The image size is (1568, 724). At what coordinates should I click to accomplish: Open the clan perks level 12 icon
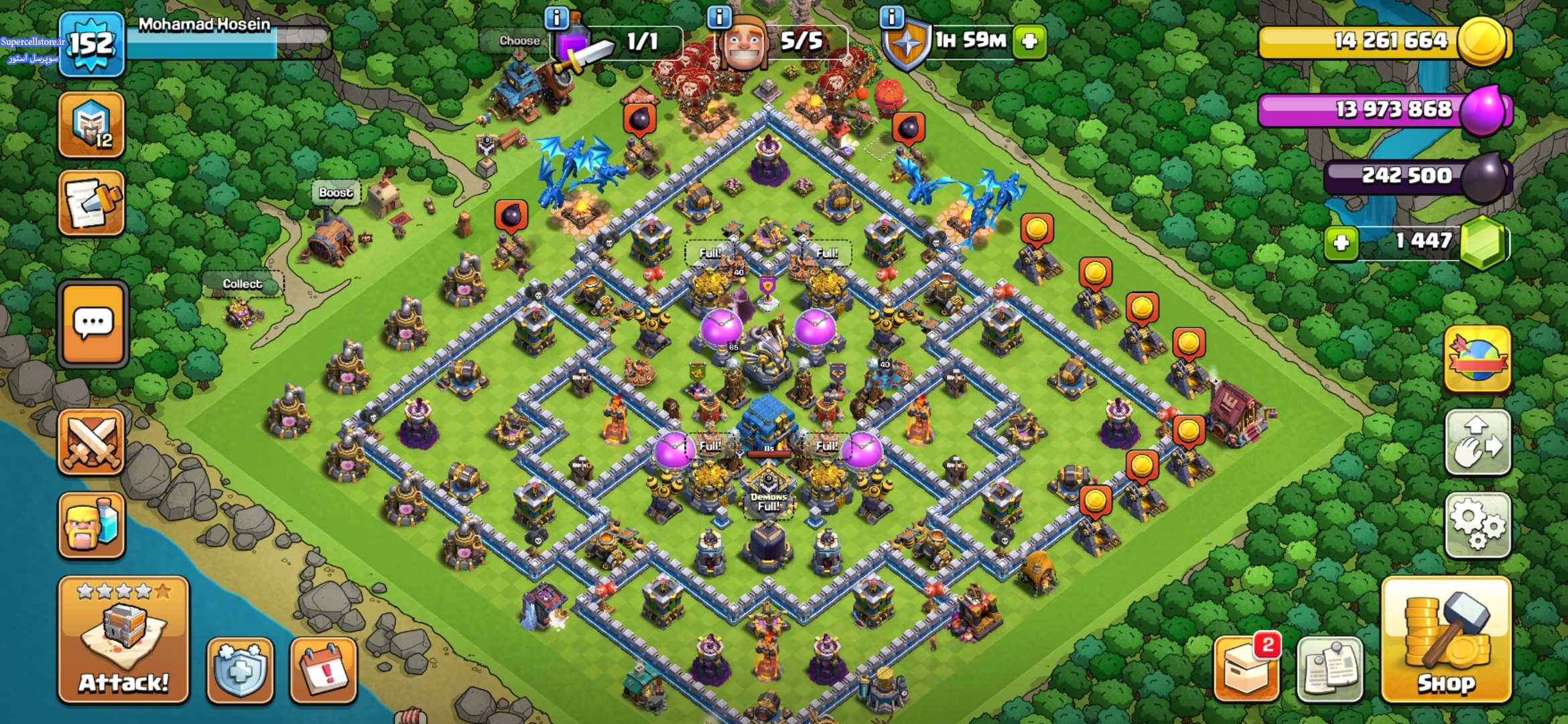[92, 125]
